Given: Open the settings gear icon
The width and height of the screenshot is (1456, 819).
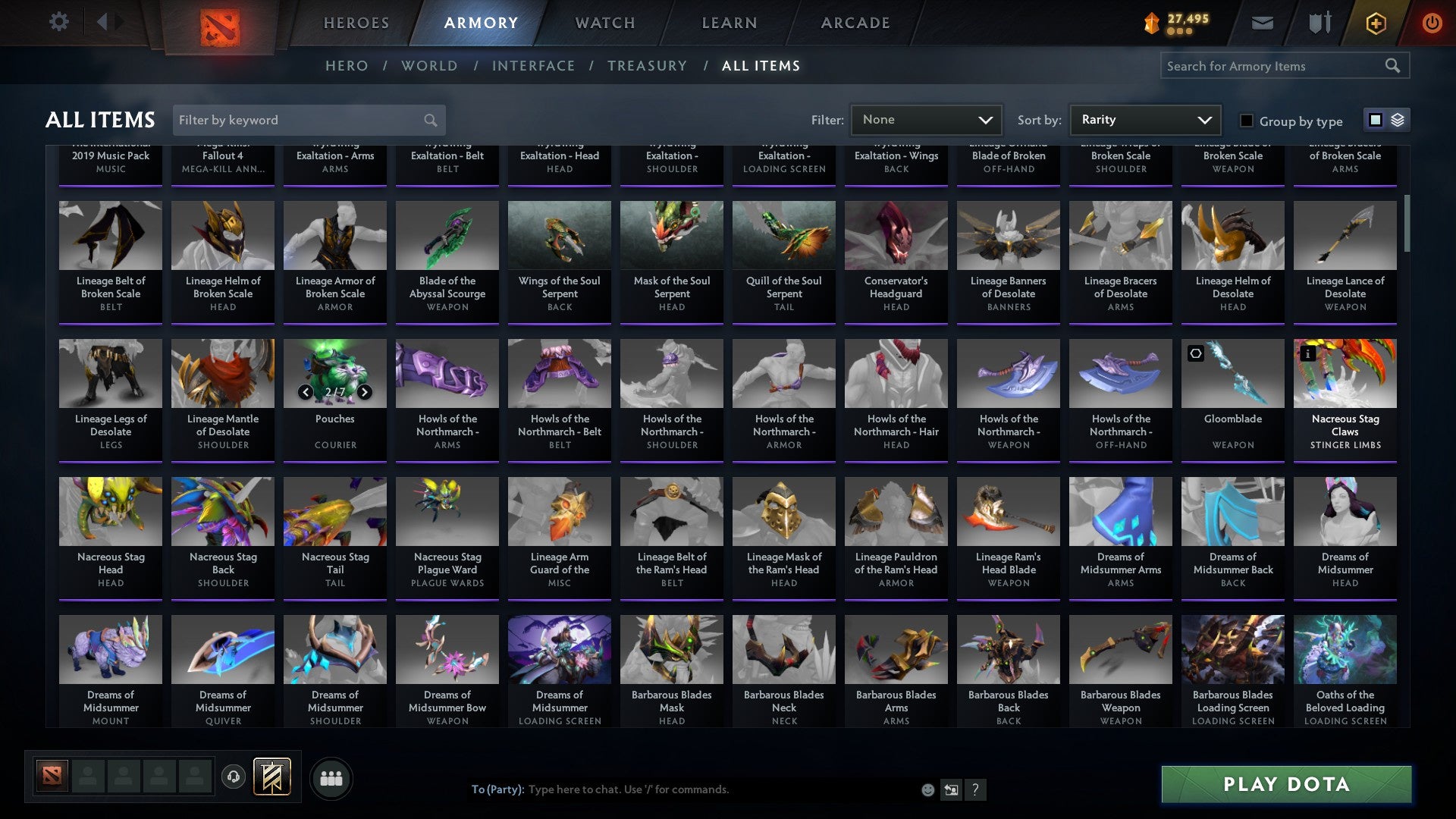Looking at the screenshot, I should 58,21.
